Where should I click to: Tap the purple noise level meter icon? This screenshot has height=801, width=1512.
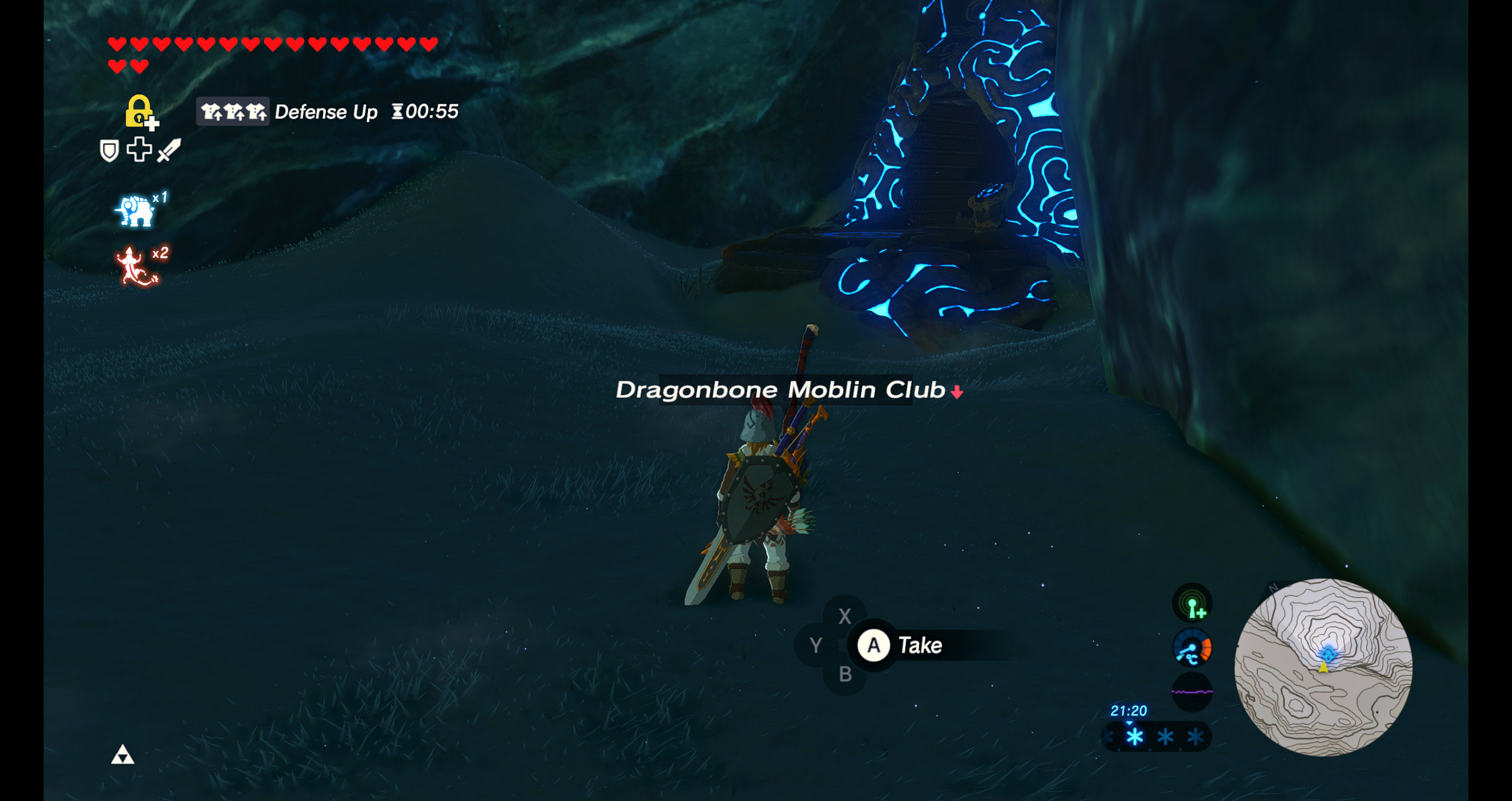(1192, 692)
